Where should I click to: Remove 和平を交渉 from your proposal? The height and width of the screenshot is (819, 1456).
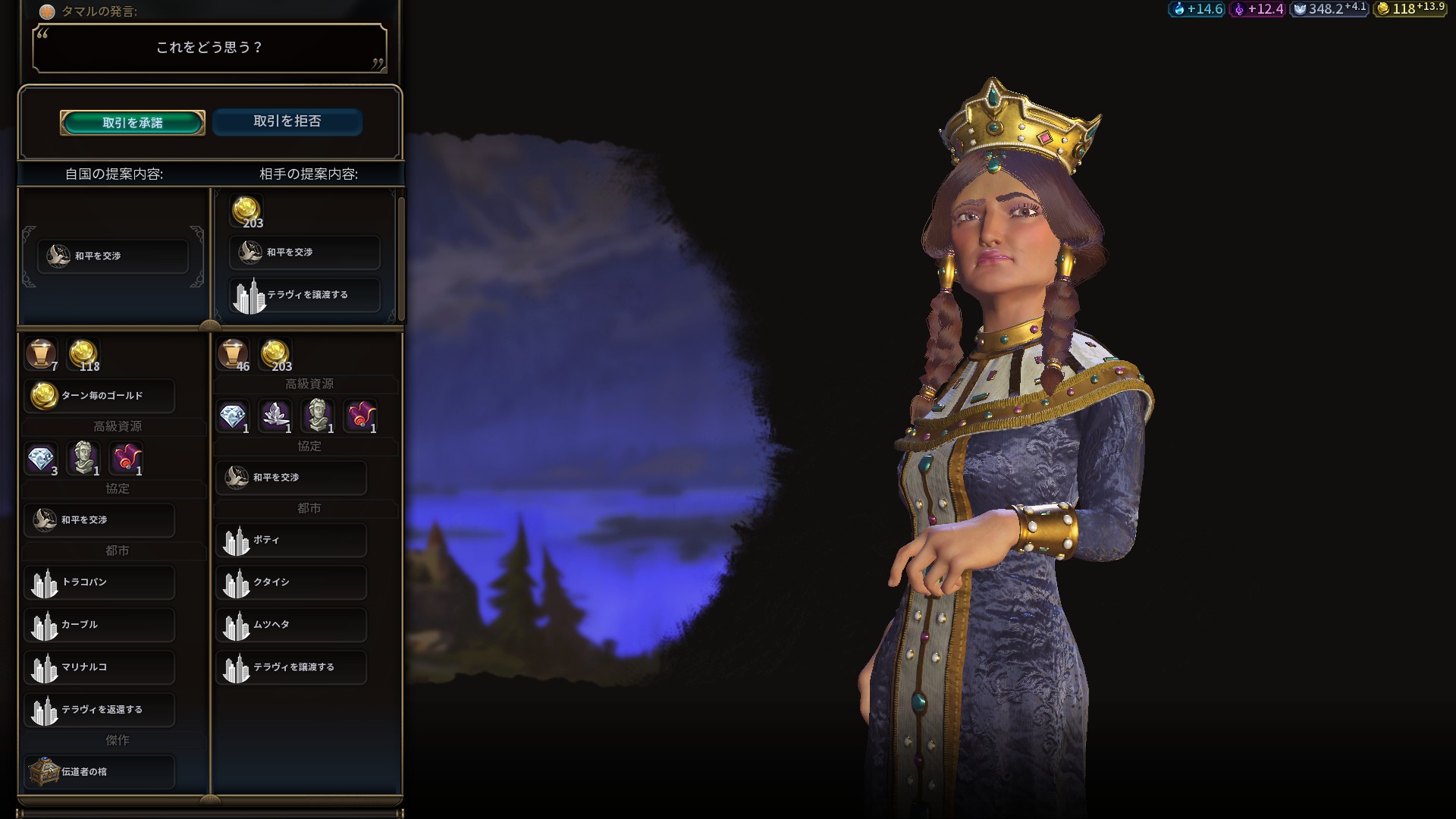(x=113, y=256)
